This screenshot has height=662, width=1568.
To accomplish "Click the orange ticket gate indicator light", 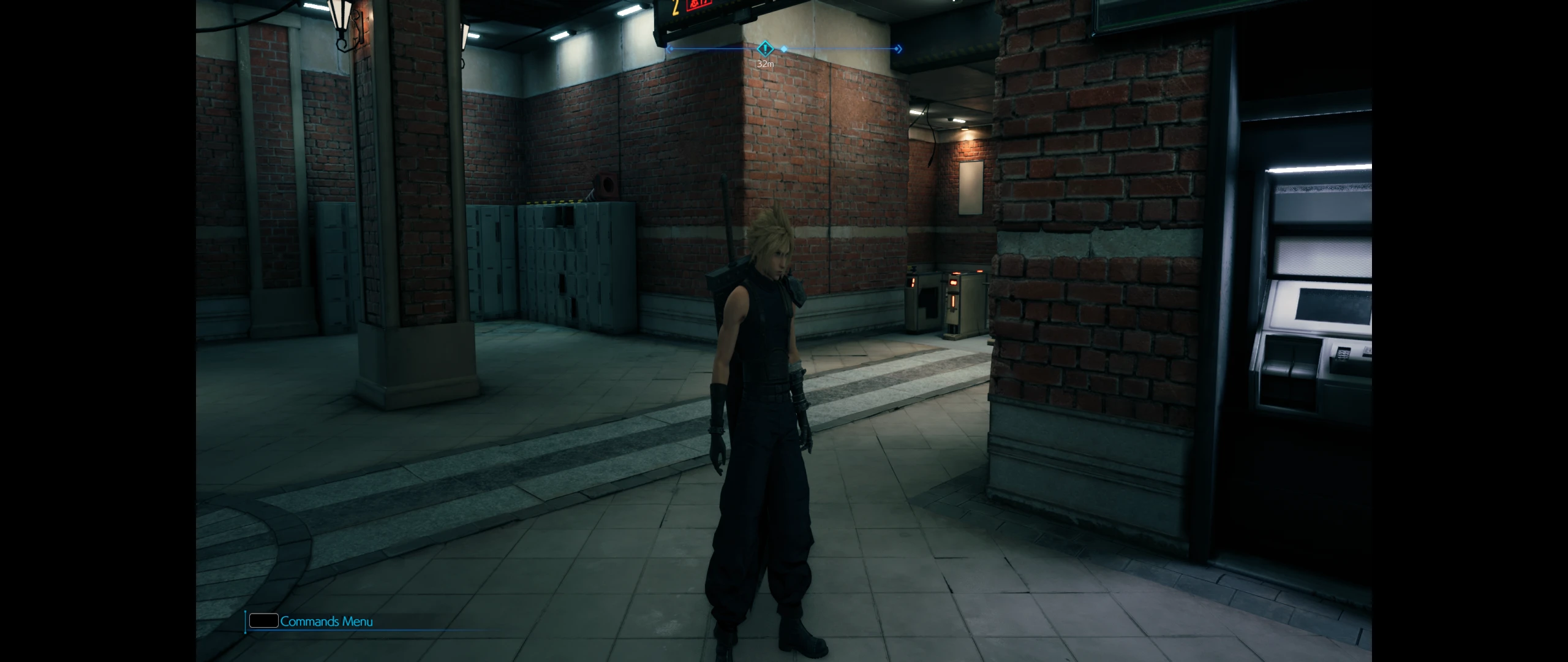I will (953, 281).
